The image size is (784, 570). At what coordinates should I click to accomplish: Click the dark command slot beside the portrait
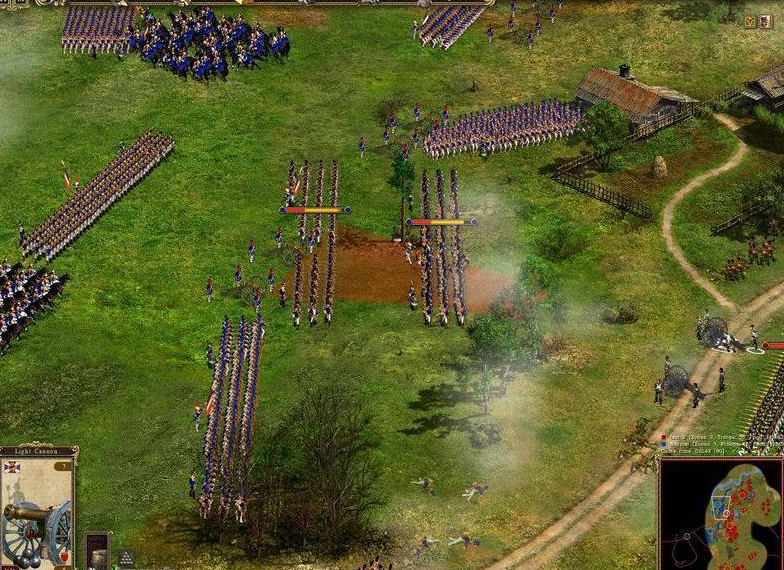97,551
